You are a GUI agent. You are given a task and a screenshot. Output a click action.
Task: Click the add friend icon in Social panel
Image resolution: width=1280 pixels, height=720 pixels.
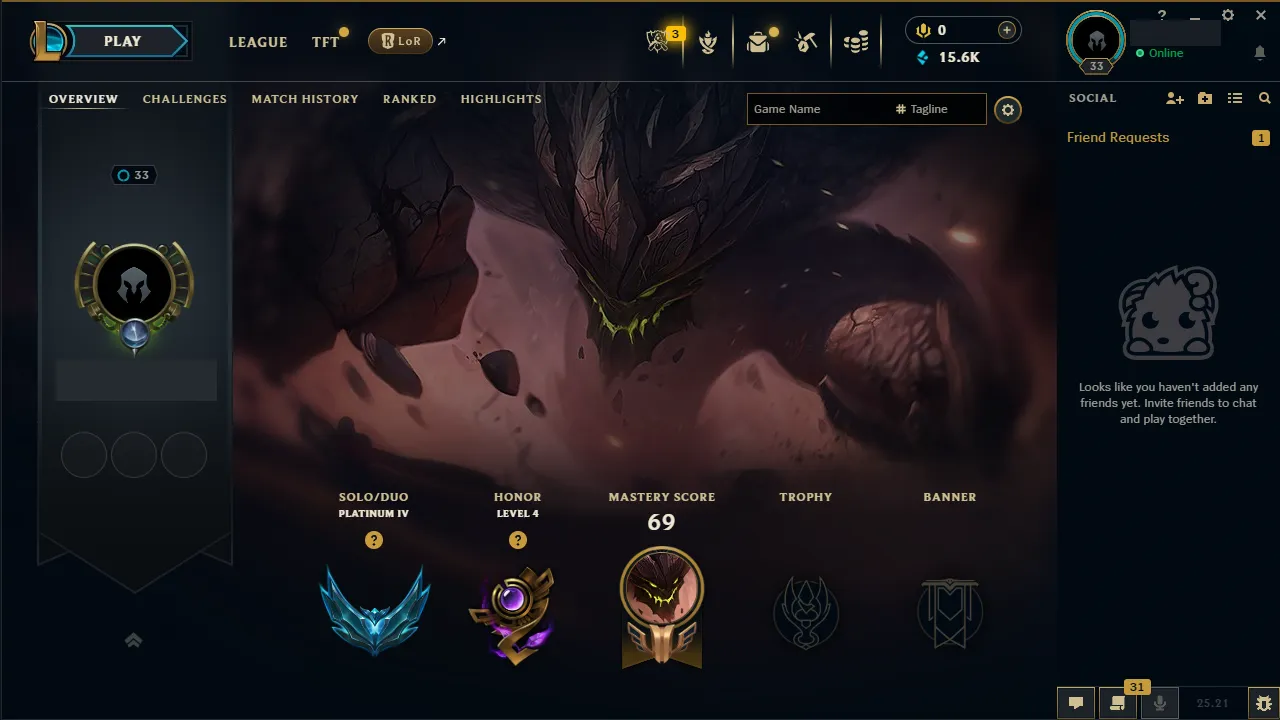[1174, 97]
